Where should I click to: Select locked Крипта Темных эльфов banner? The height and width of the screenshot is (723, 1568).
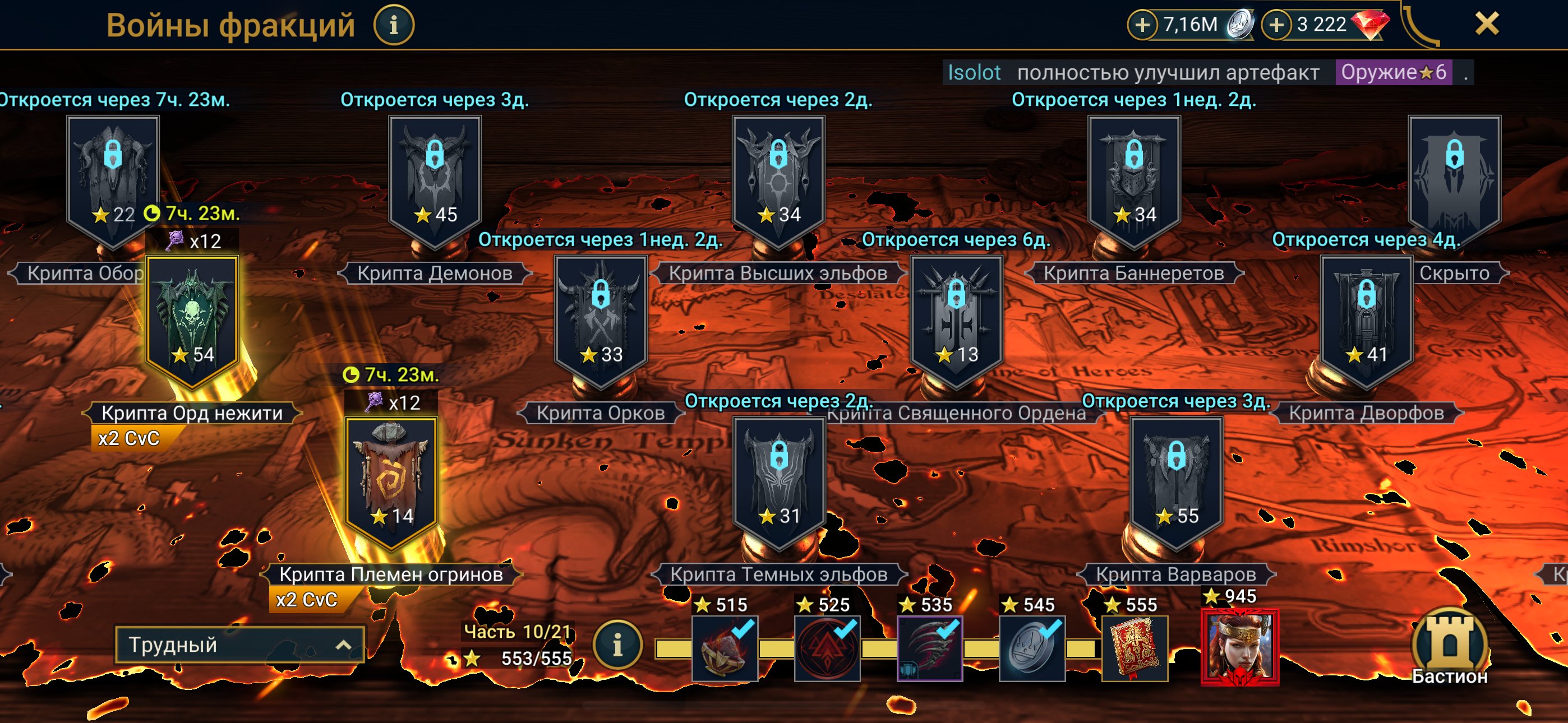(x=778, y=481)
